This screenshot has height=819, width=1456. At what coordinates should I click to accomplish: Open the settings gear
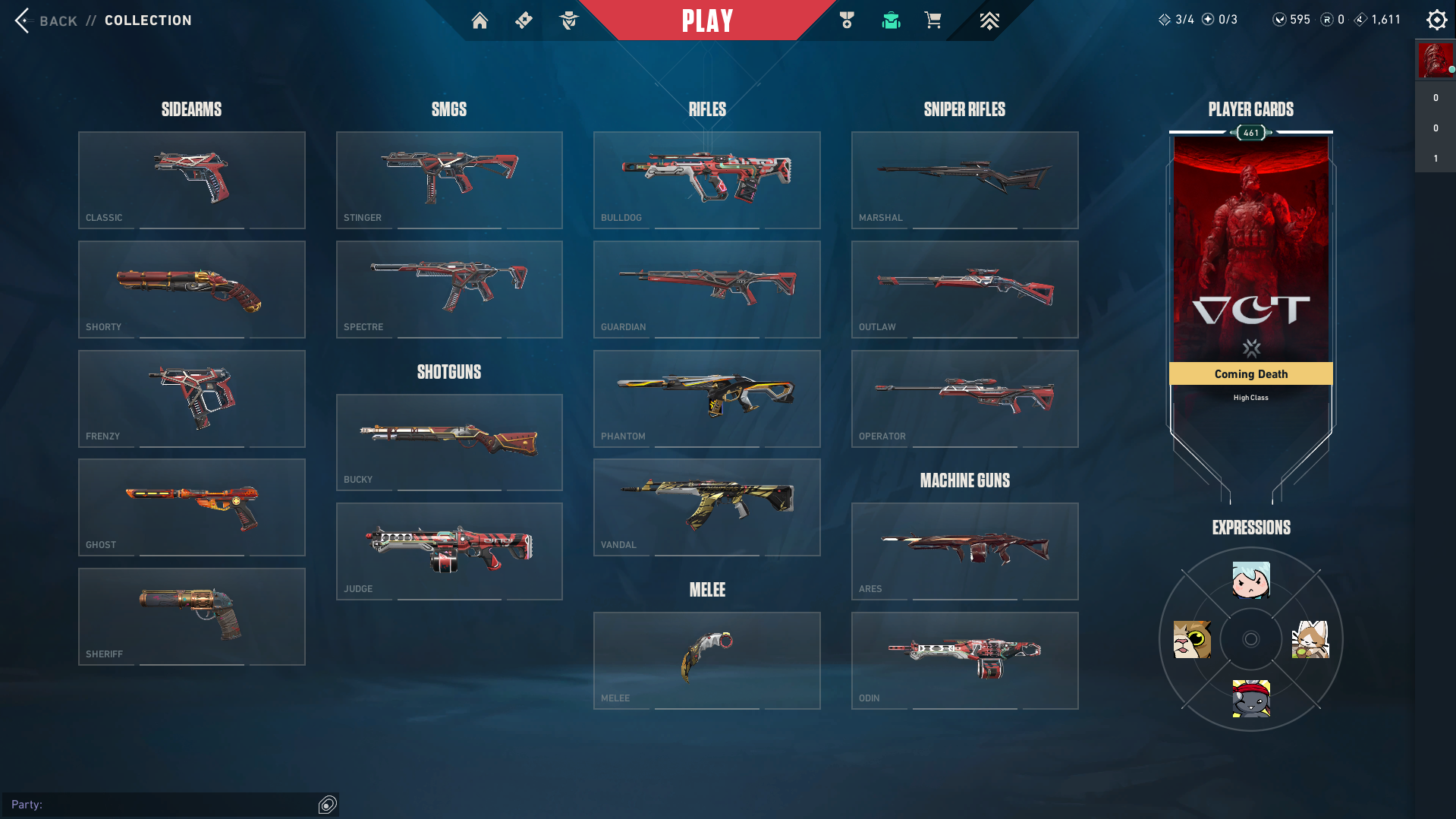click(x=1436, y=20)
